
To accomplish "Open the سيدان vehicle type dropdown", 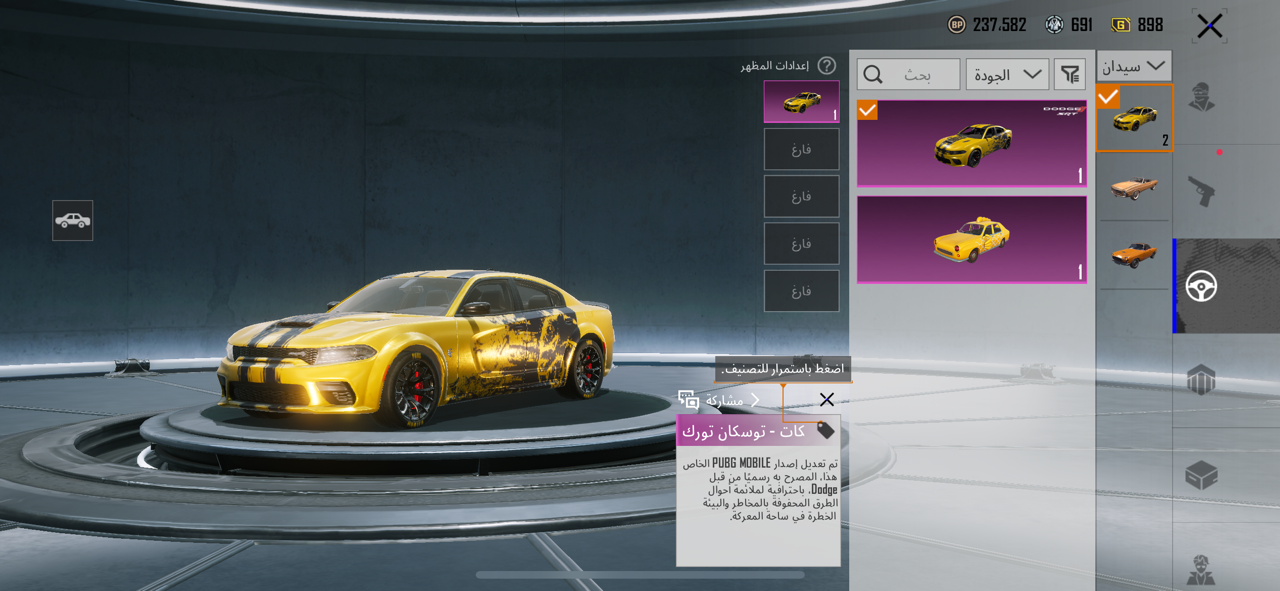I will 1134,66.
